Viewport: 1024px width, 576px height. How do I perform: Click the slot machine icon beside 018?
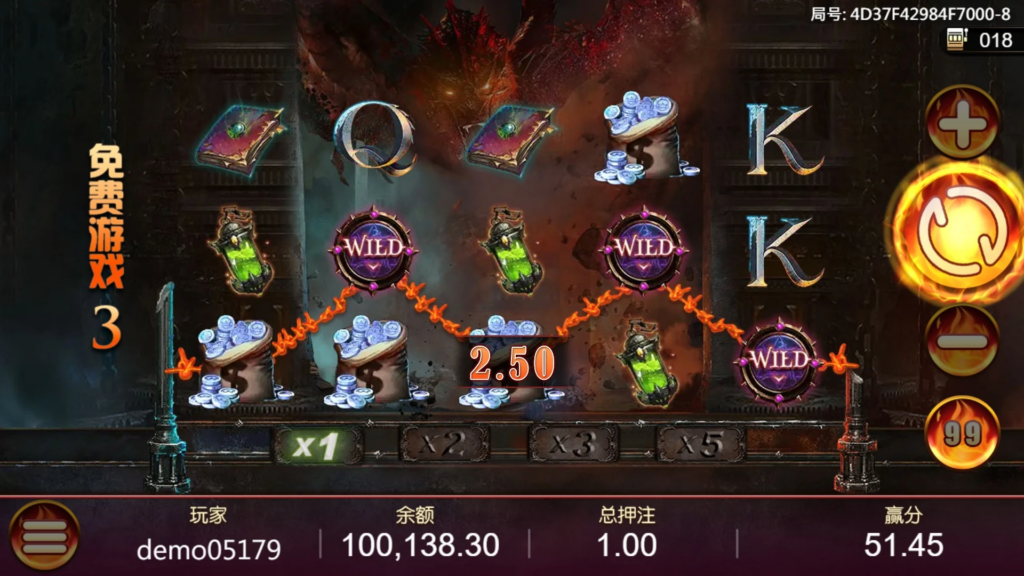(x=958, y=41)
